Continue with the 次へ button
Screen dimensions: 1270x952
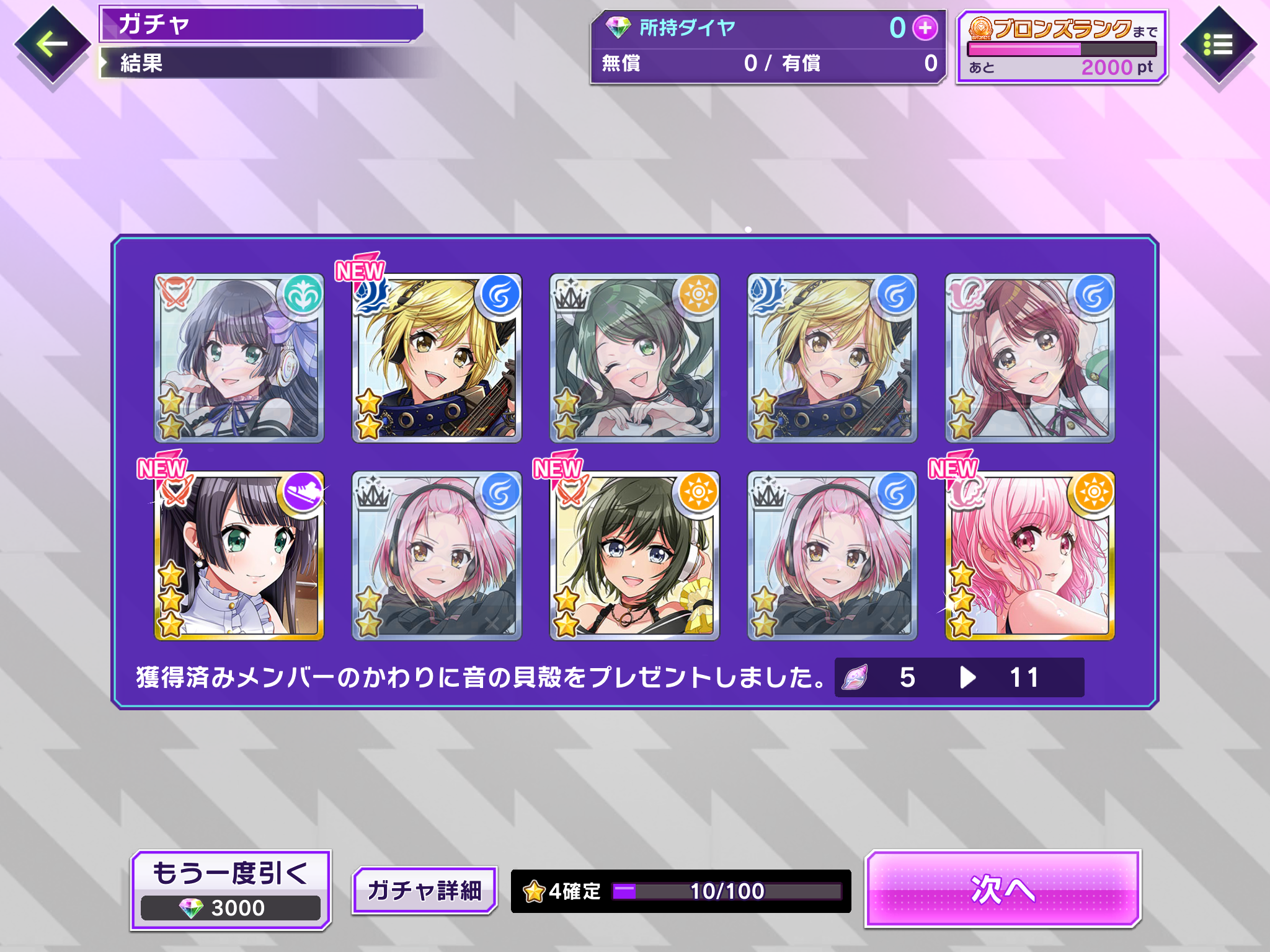coord(1003,889)
